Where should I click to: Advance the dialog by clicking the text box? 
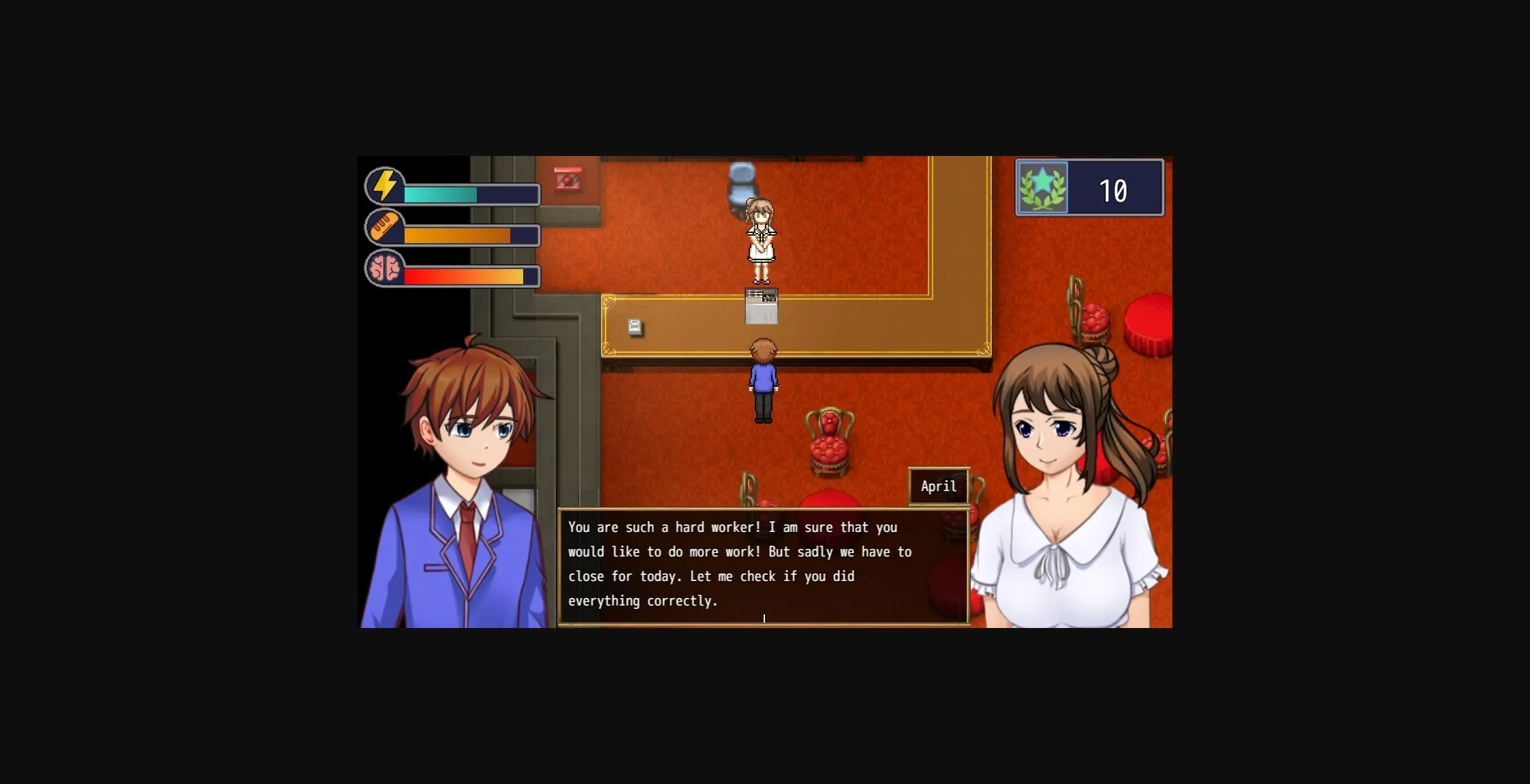click(x=763, y=564)
